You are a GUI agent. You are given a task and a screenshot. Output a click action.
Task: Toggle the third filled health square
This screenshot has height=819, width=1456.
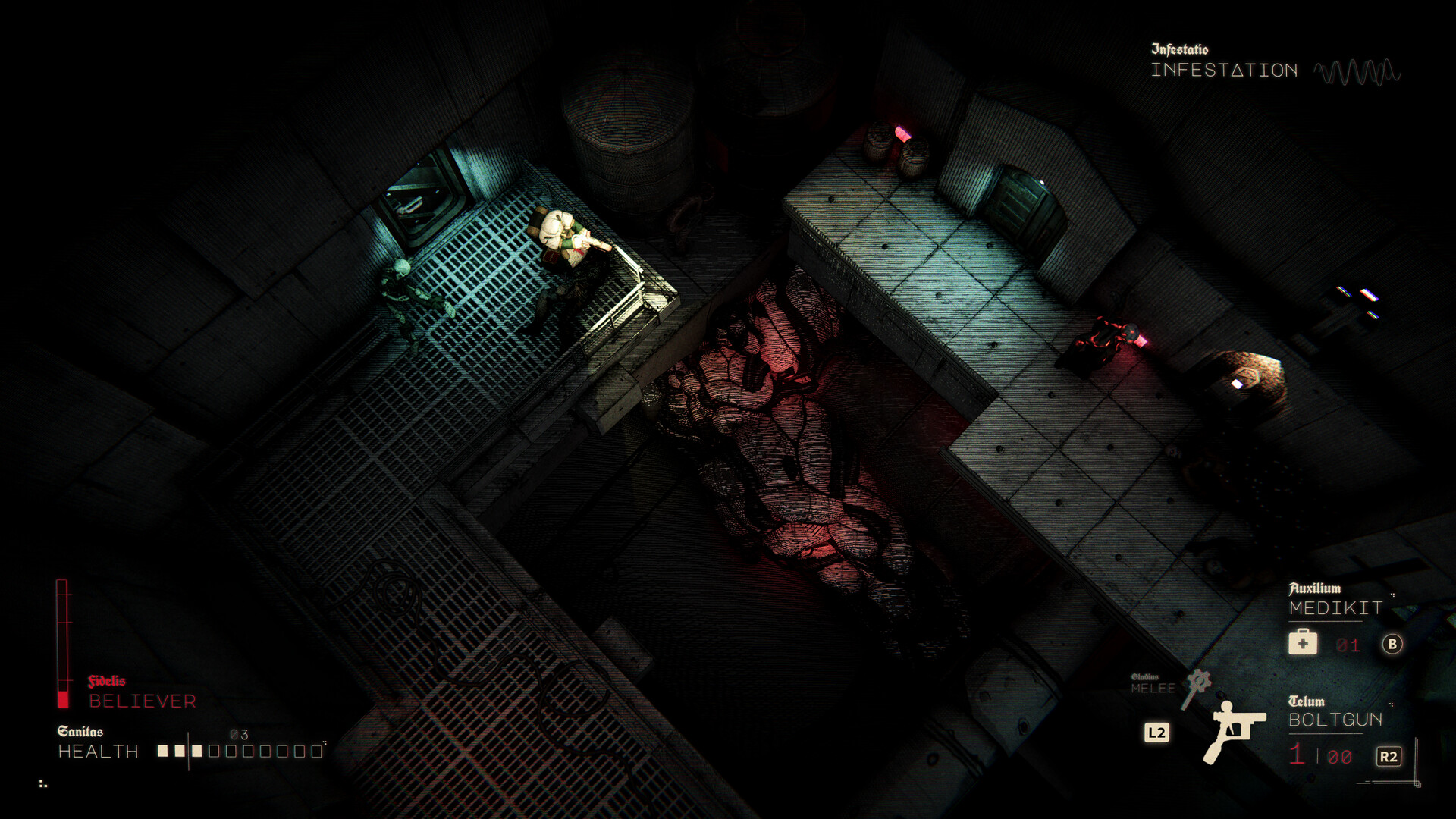click(197, 752)
